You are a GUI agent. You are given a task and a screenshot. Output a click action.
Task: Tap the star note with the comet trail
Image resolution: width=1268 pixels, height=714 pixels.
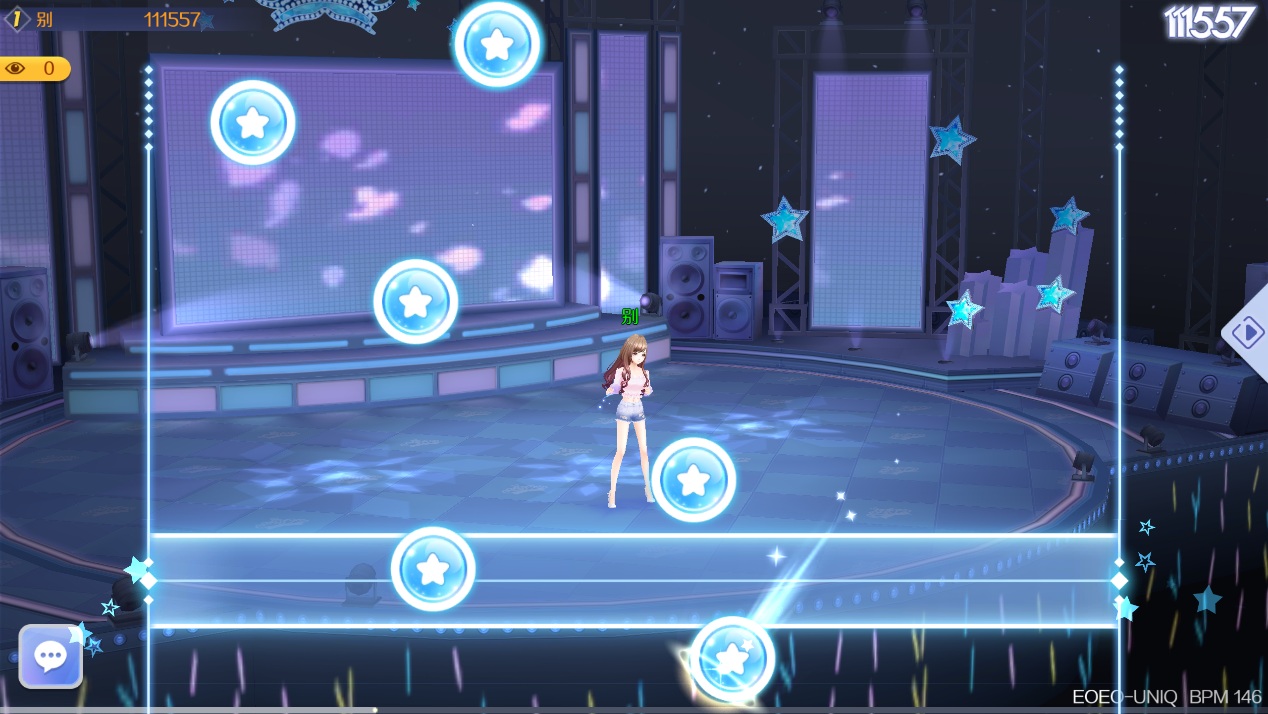[733, 659]
